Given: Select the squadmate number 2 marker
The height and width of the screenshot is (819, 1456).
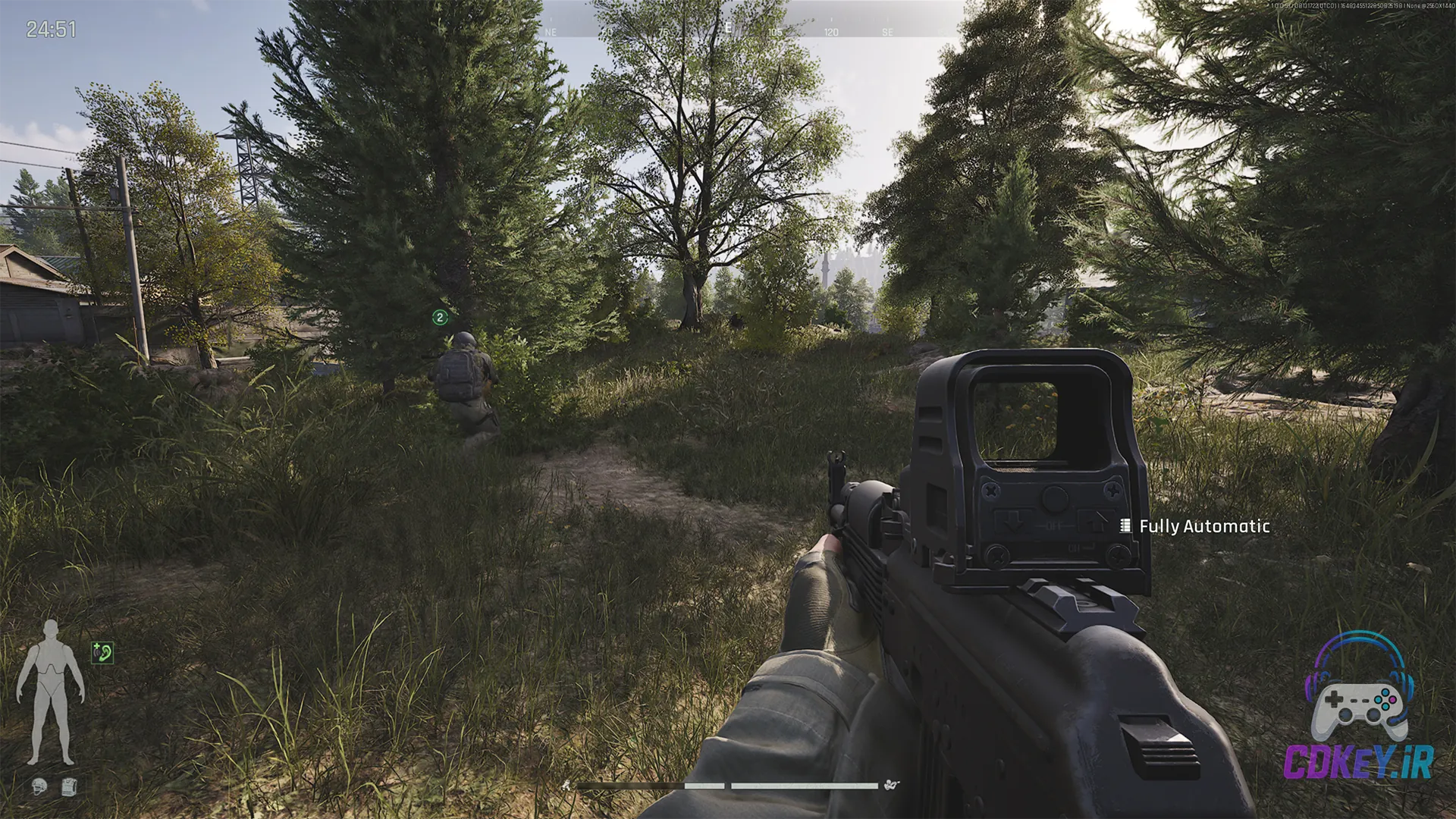Looking at the screenshot, I should click(440, 317).
